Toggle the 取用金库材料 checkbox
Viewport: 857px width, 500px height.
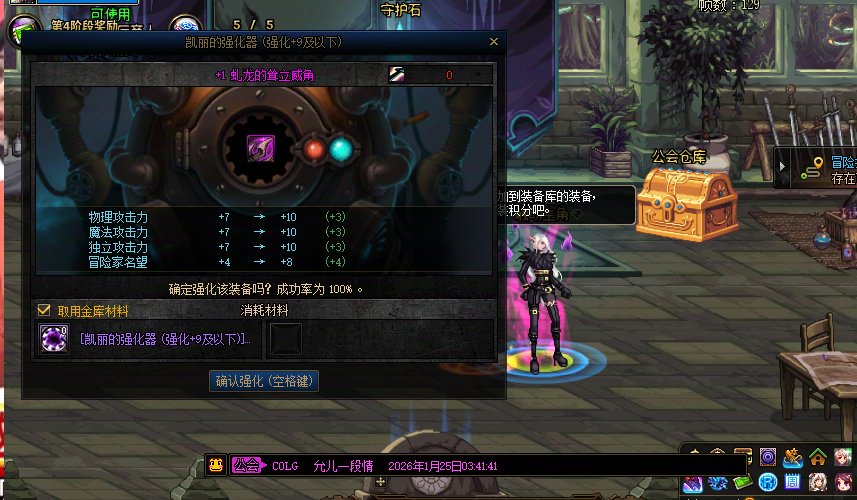pos(44,311)
